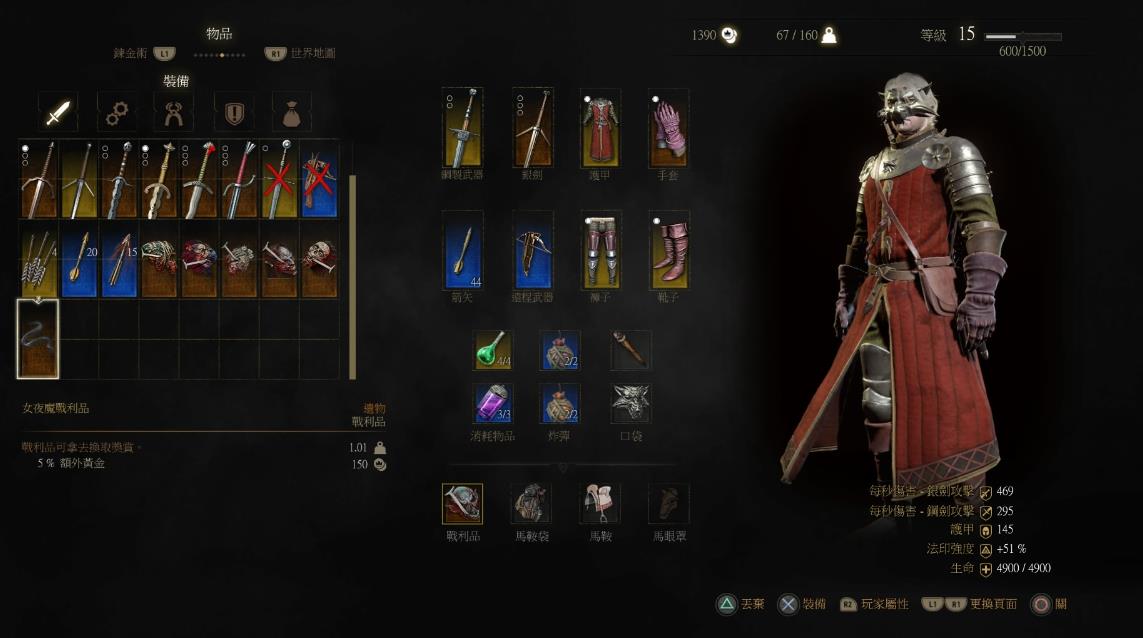Click the equipped trousers slot 褲子
The width and height of the screenshot is (1143, 638).
[x=601, y=249]
